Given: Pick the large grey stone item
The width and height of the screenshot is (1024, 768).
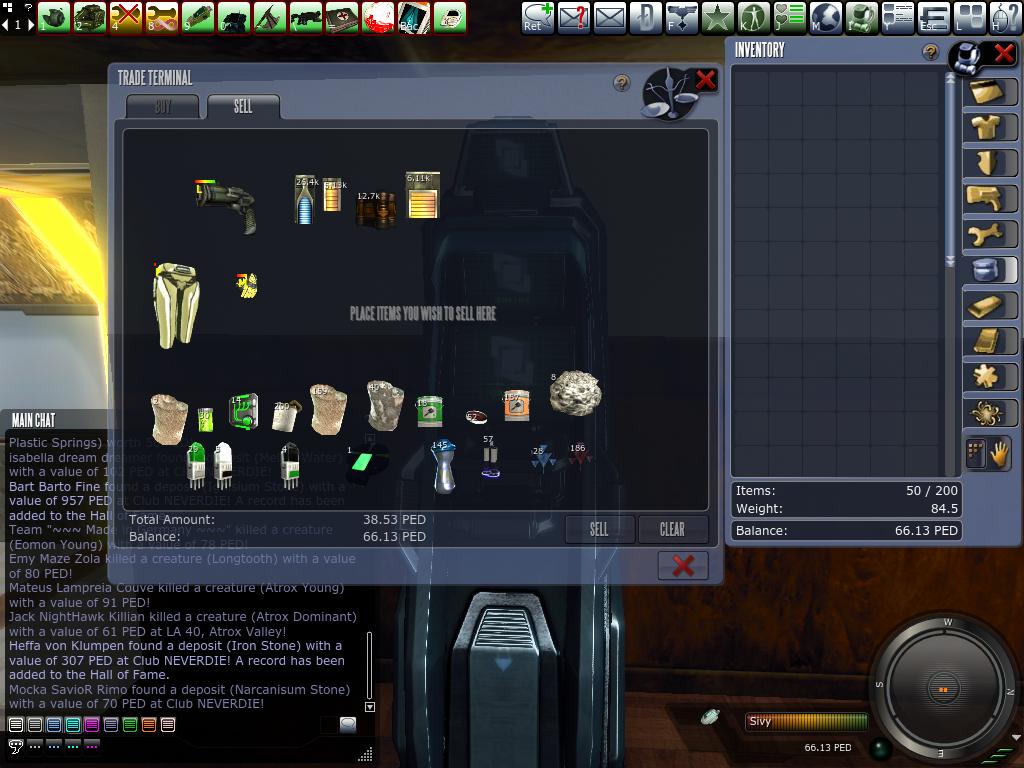Looking at the screenshot, I should [x=575, y=392].
